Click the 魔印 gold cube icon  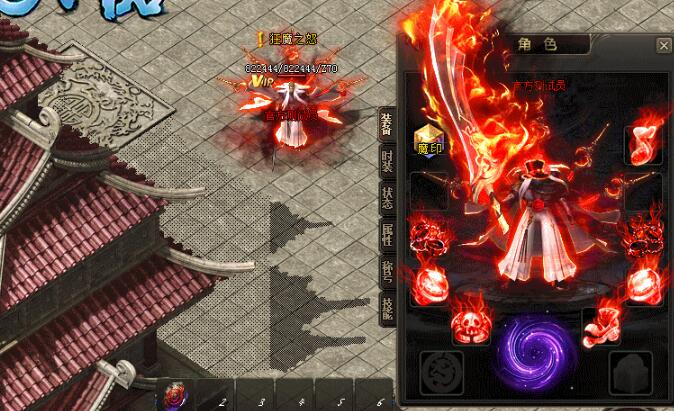click(428, 139)
